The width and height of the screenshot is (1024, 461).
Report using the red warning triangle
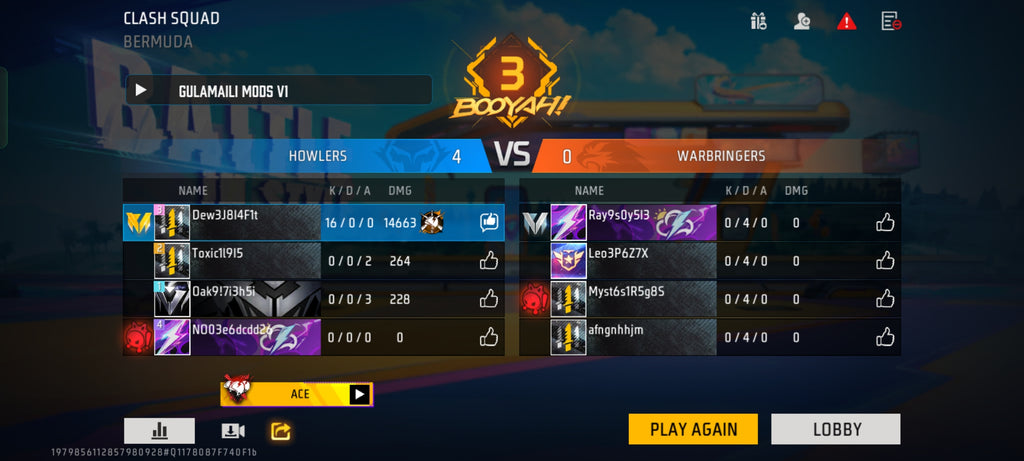(847, 21)
